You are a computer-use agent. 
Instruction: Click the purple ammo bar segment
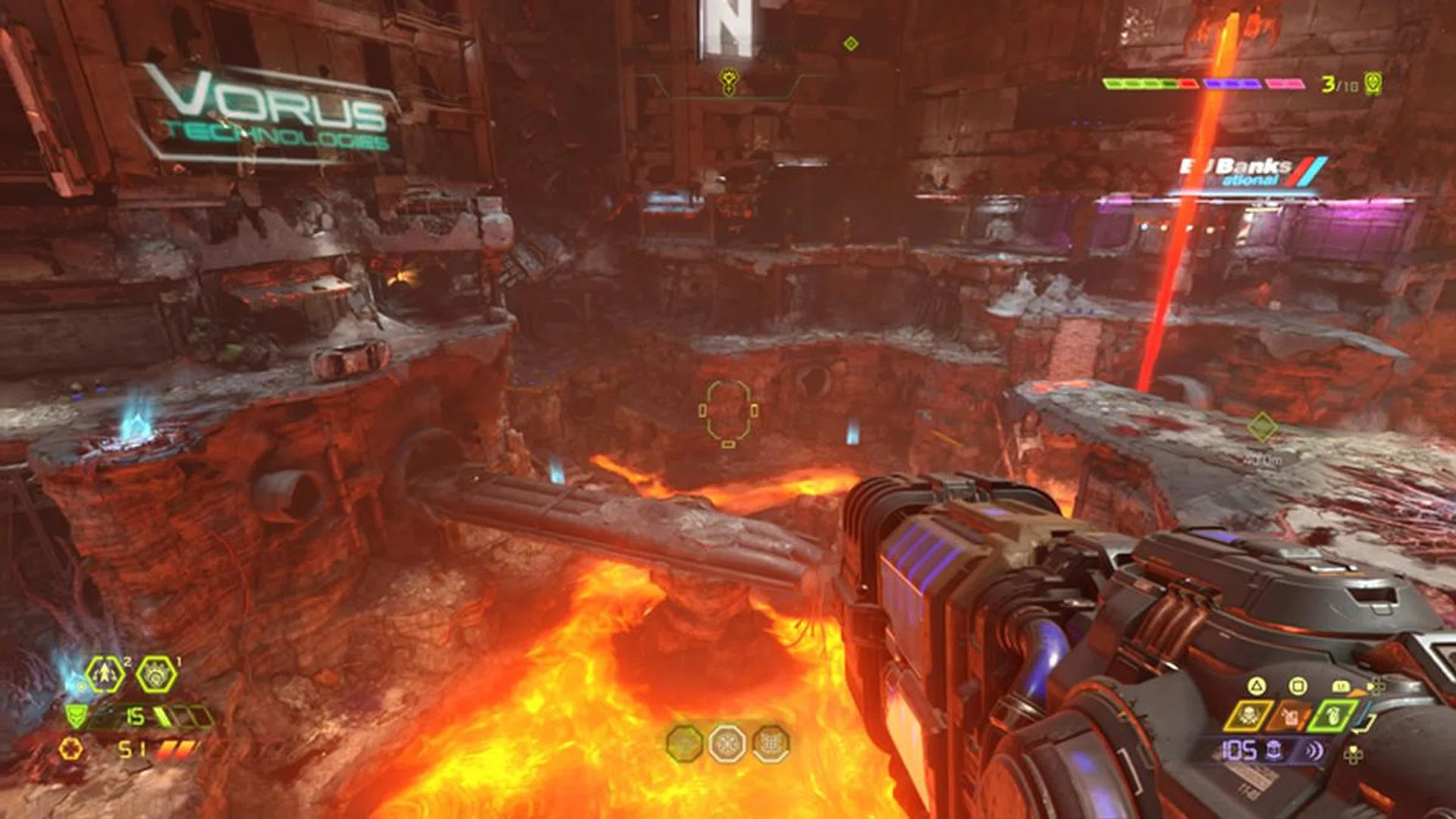click(1233, 83)
